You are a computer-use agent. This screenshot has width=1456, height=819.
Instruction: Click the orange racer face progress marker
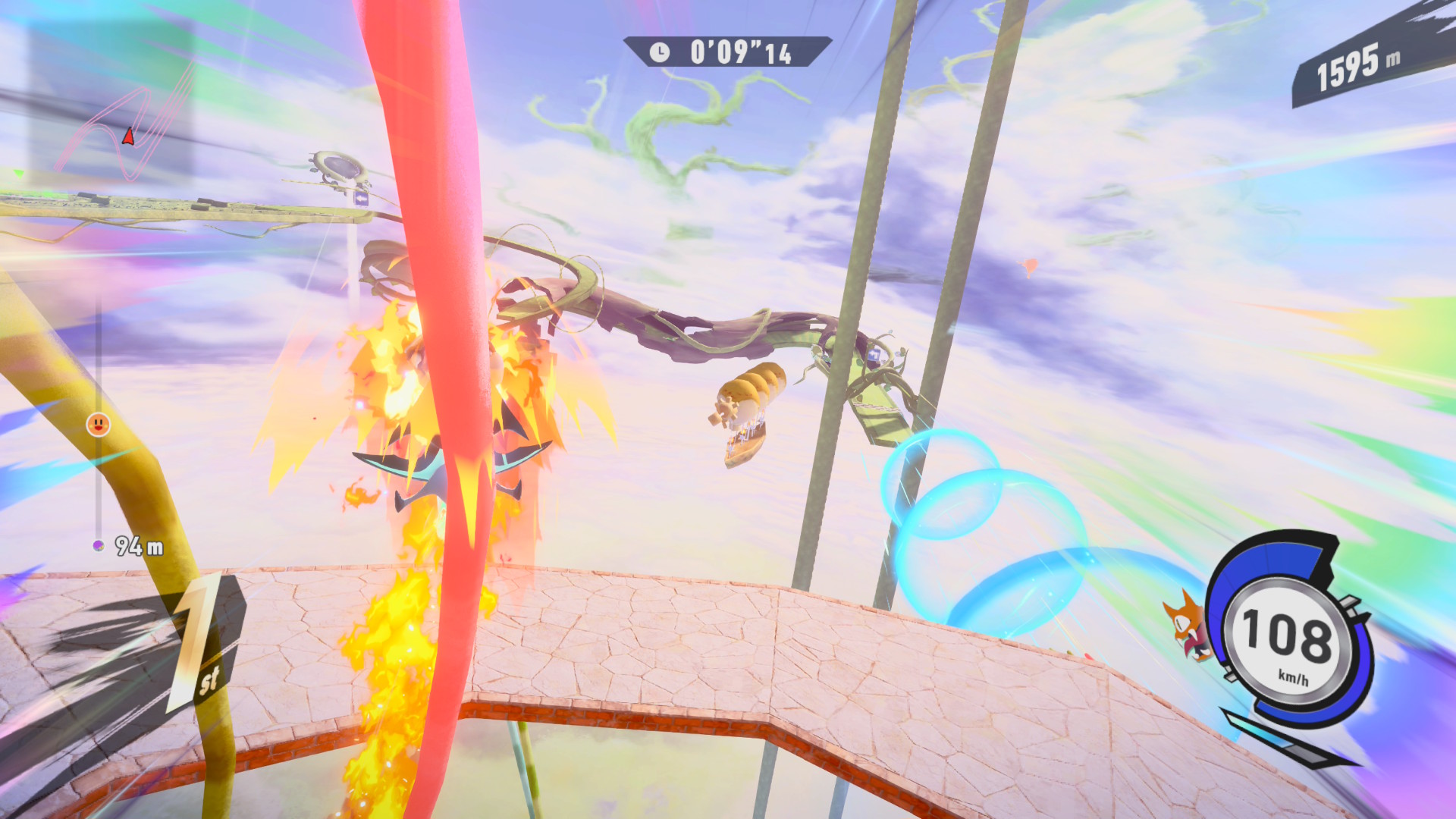pos(98,425)
